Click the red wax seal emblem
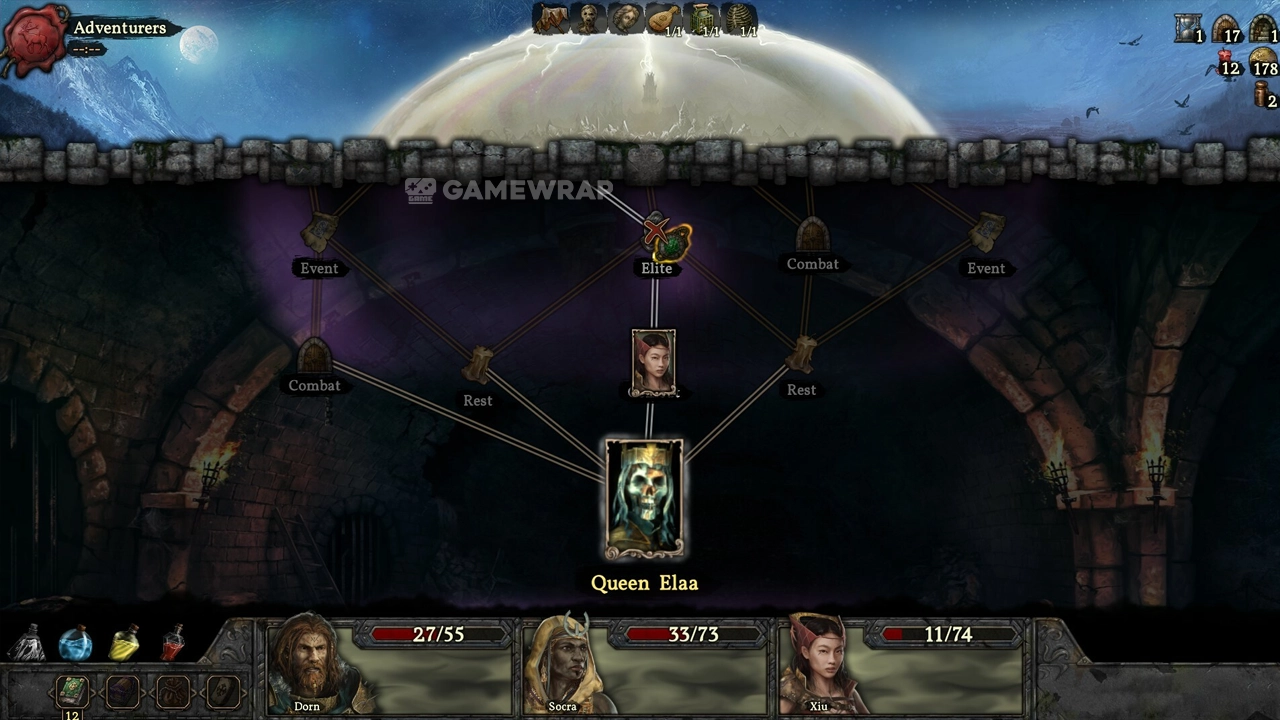 (35, 39)
